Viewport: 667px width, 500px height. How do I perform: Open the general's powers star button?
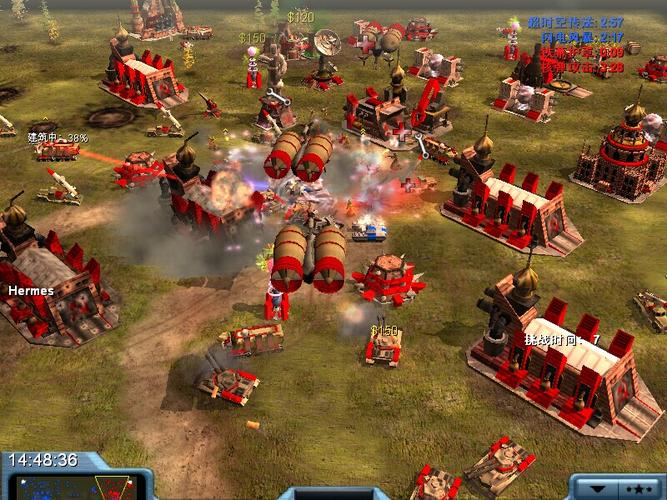638,489
